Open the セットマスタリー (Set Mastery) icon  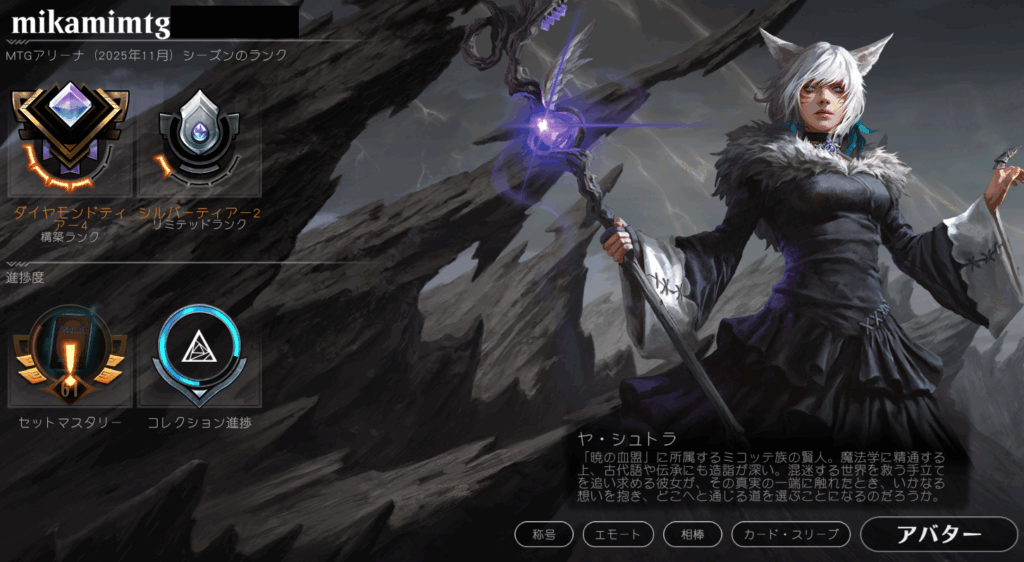pyautogui.click(x=70, y=355)
